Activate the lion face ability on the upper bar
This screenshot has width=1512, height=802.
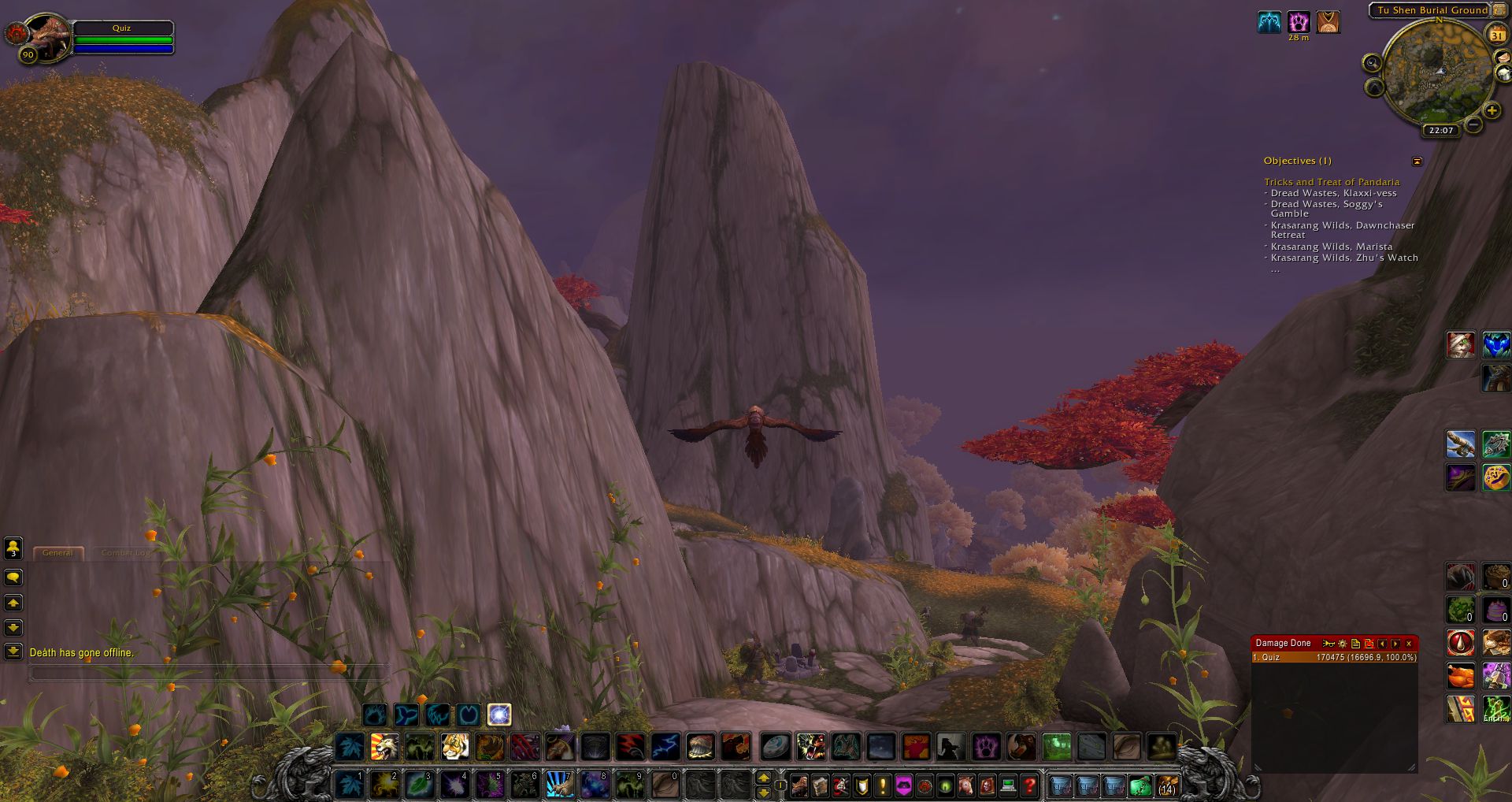click(384, 746)
